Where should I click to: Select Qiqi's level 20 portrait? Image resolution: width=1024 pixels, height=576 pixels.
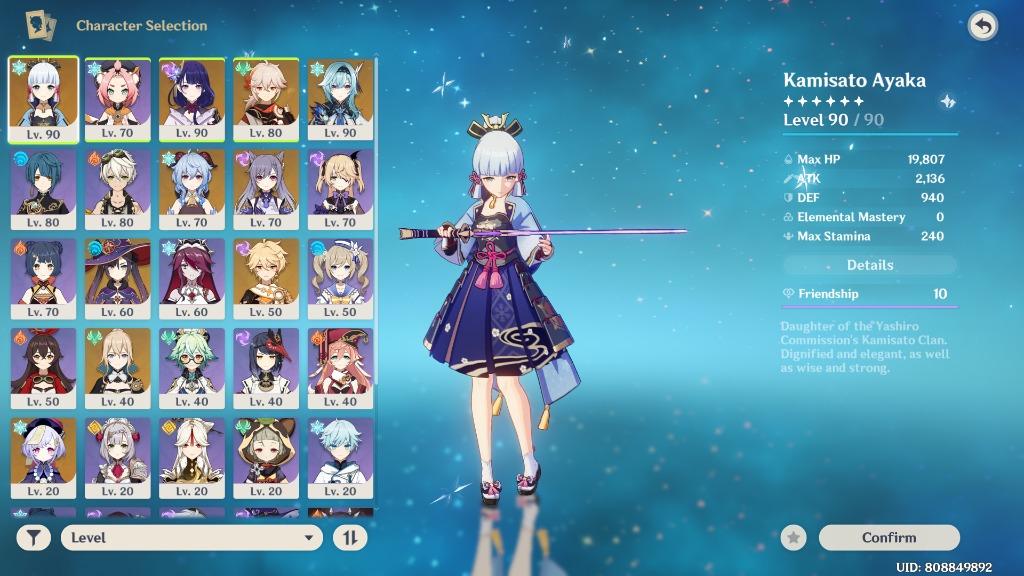click(x=44, y=459)
